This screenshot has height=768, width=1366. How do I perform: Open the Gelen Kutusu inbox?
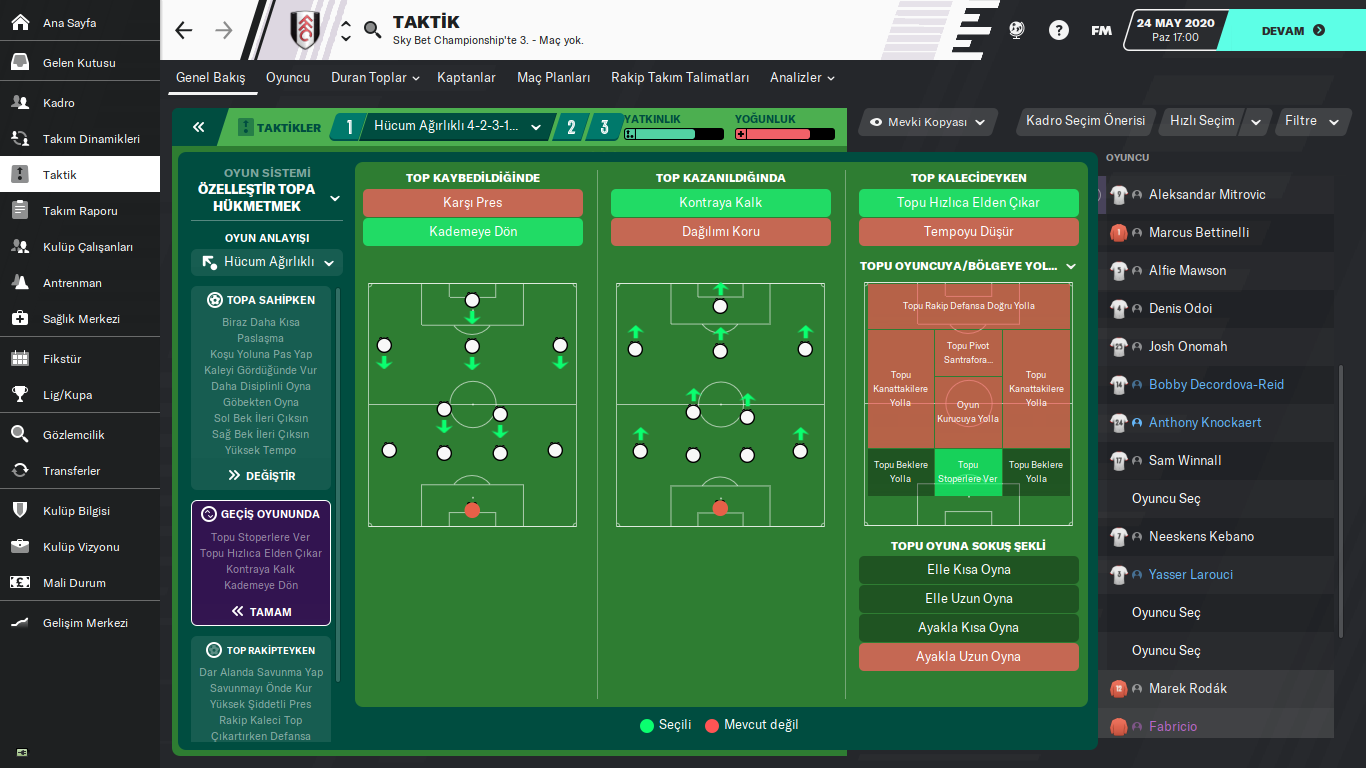click(79, 63)
